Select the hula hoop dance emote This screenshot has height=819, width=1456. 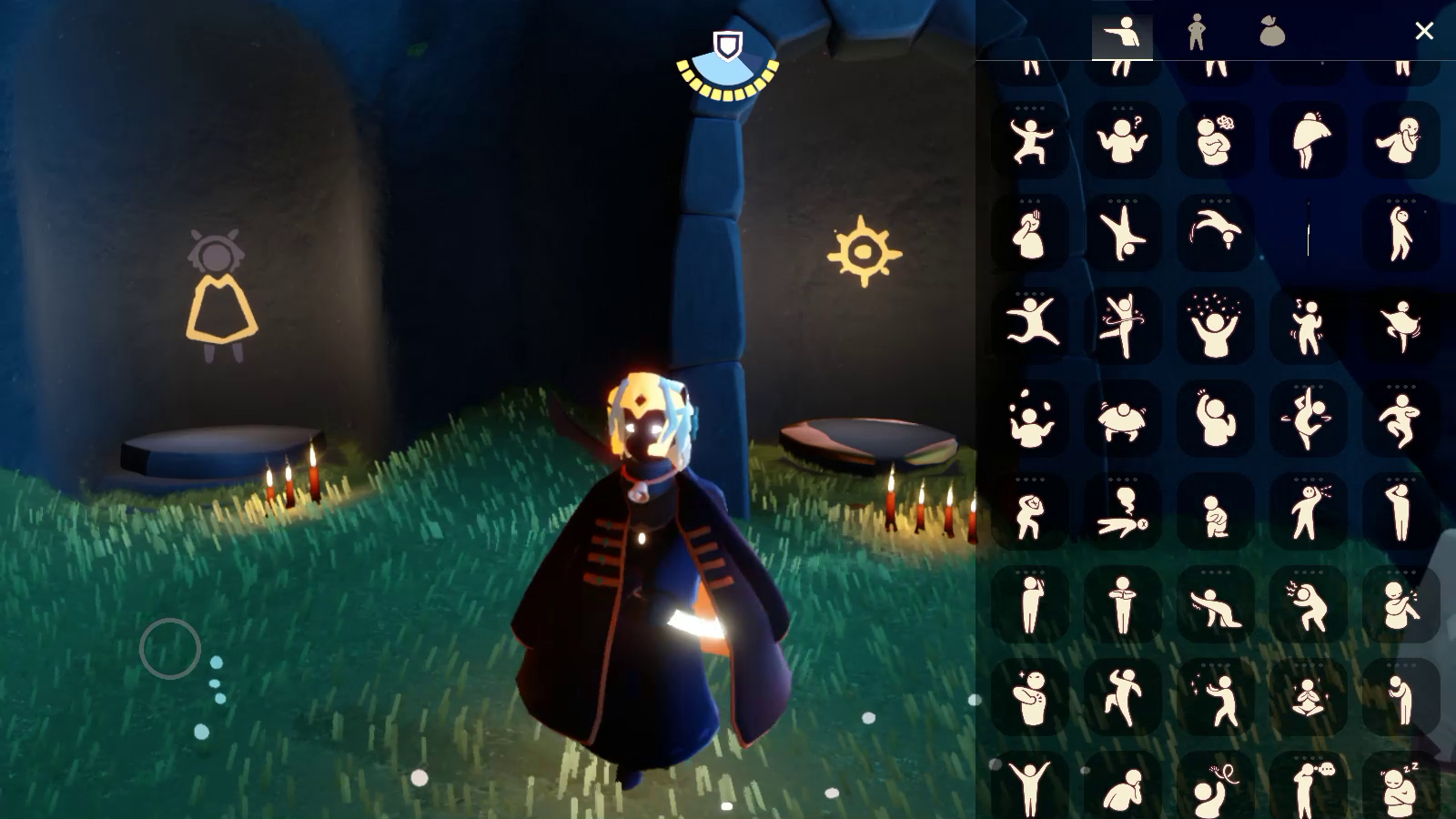(1122, 326)
